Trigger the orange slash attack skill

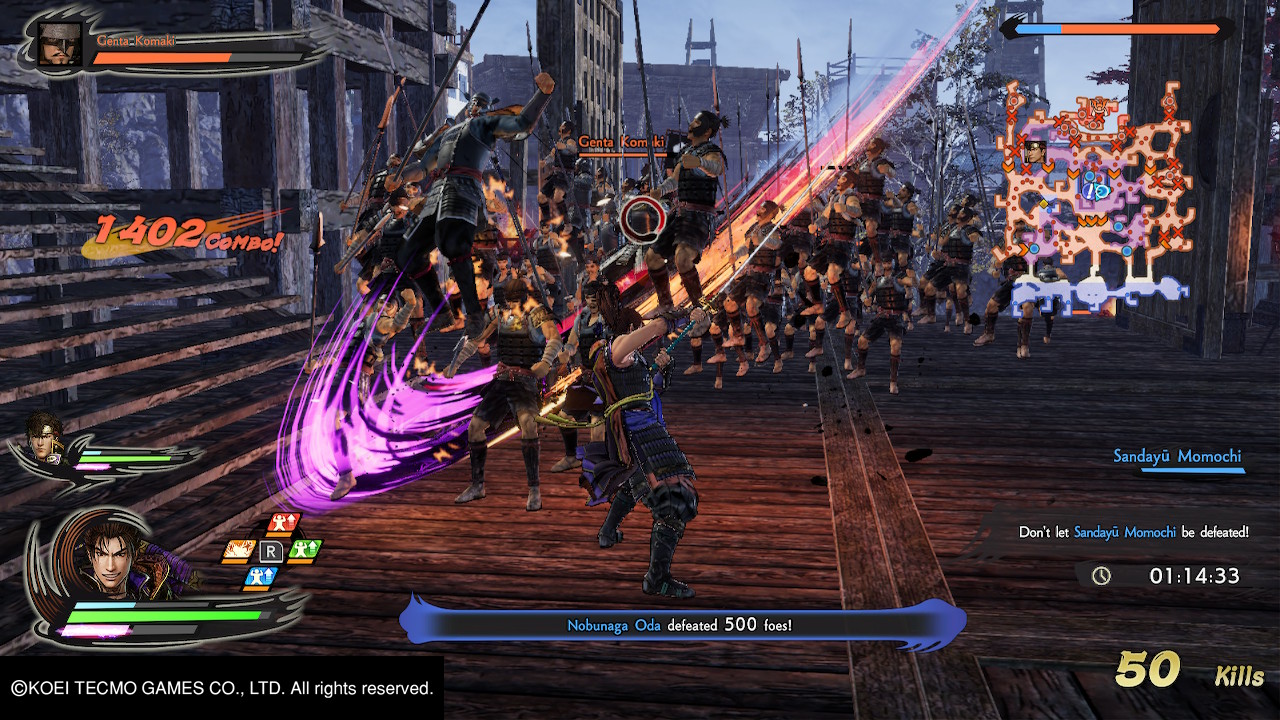click(238, 549)
